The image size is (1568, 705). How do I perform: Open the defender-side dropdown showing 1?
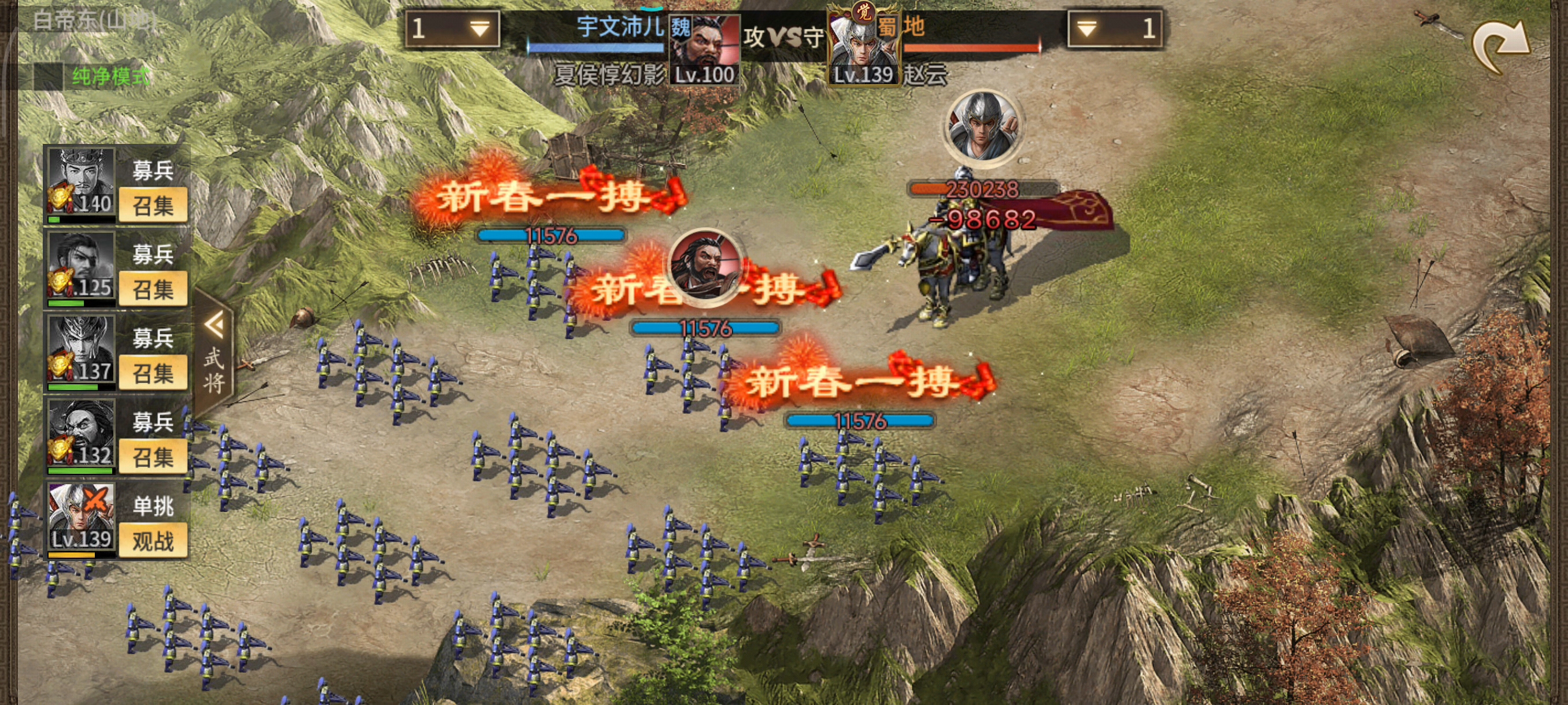coord(1115,28)
